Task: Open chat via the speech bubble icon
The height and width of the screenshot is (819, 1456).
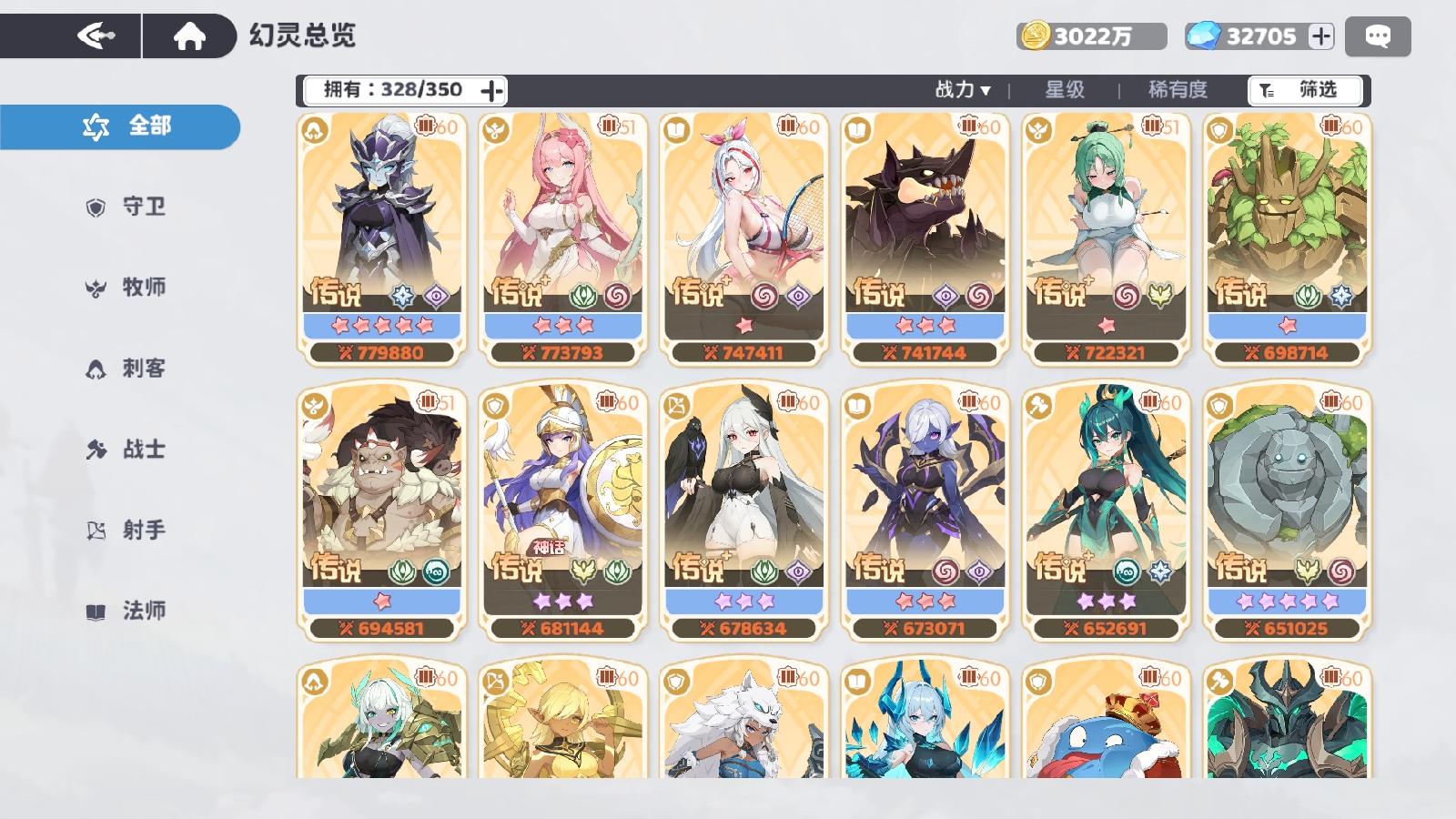Action: 1376,35
